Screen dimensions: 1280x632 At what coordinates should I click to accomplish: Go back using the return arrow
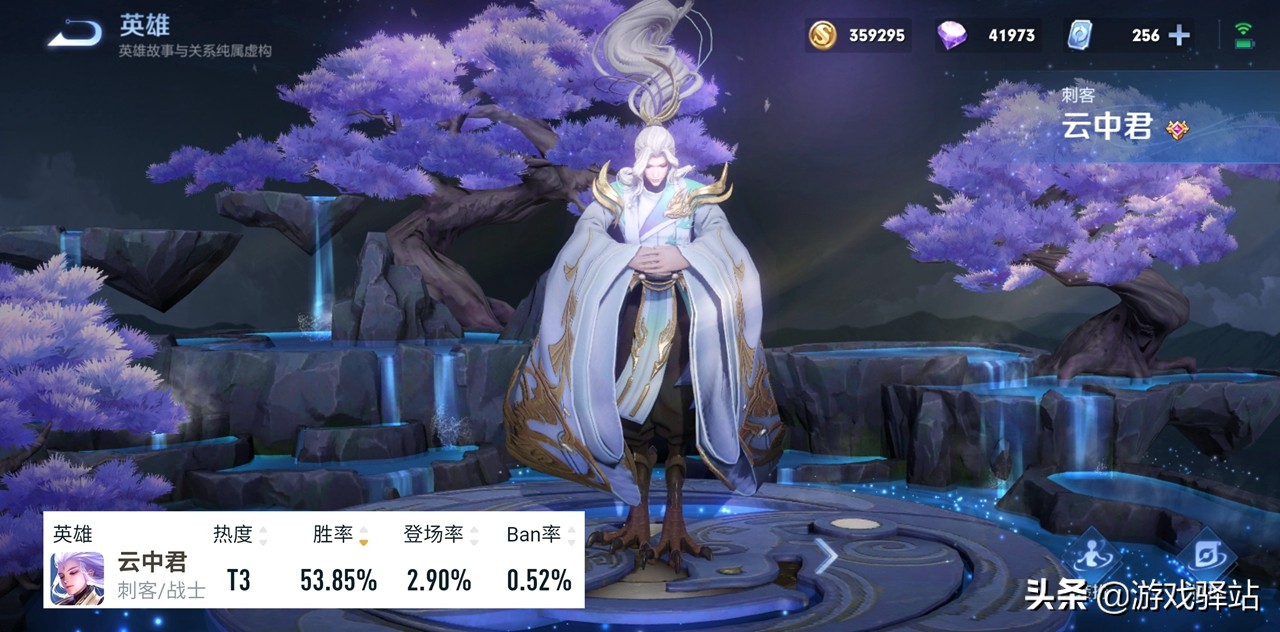pyautogui.click(x=76, y=33)
